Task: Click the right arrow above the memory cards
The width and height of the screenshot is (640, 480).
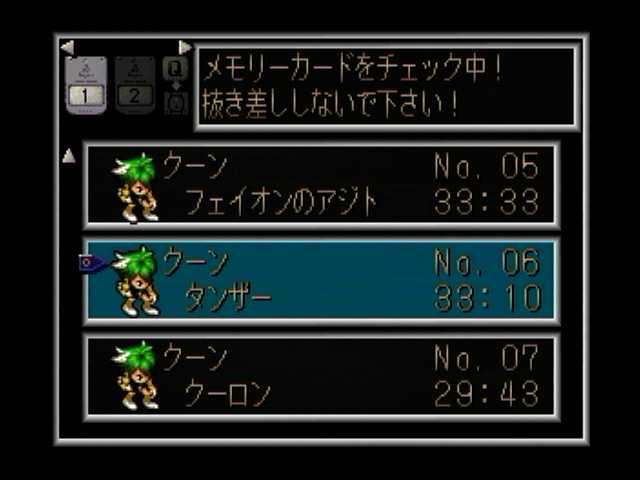Action: click(x=185, y=47)
